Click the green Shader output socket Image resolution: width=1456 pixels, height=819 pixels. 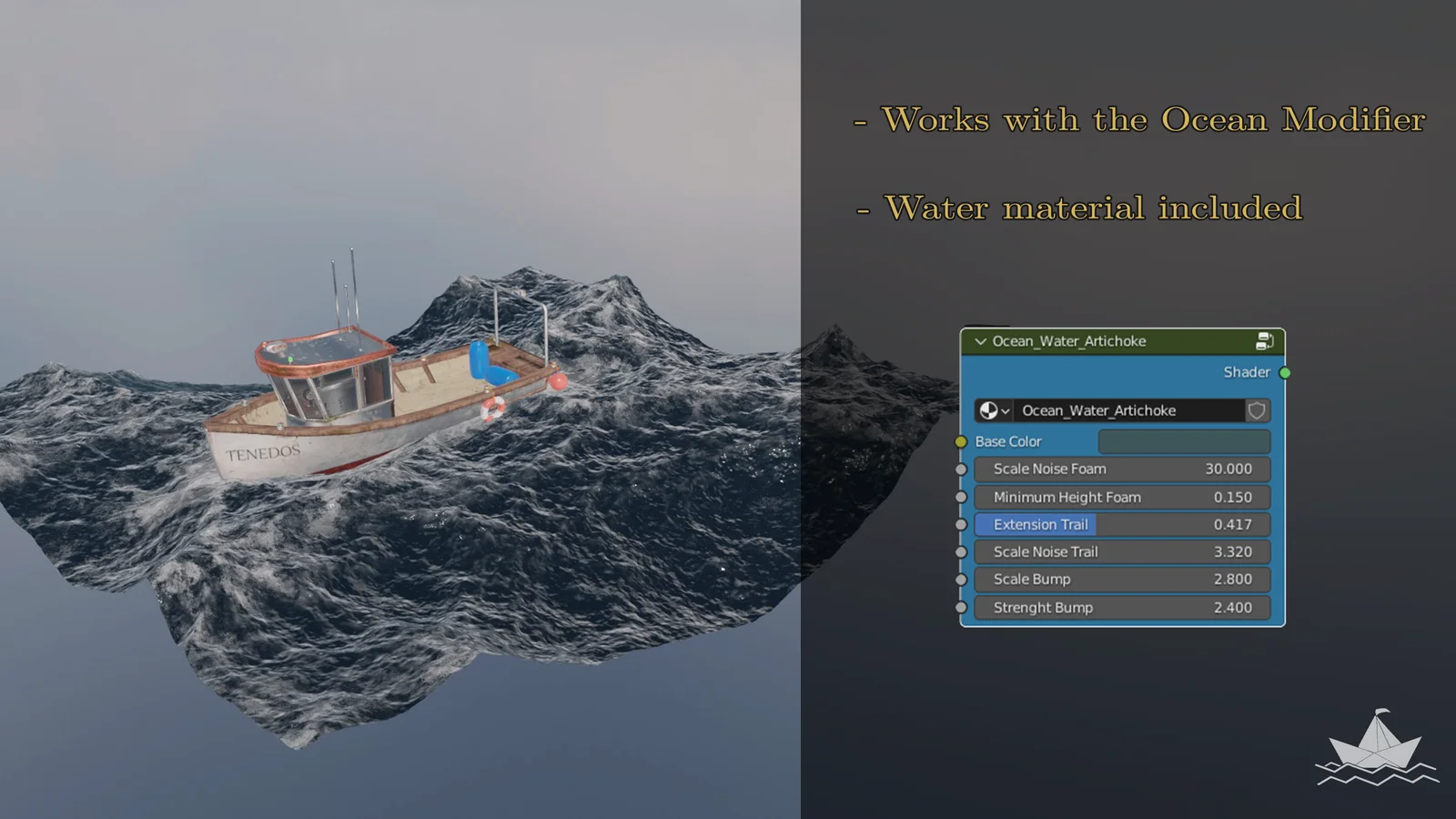coord(1284,371)
